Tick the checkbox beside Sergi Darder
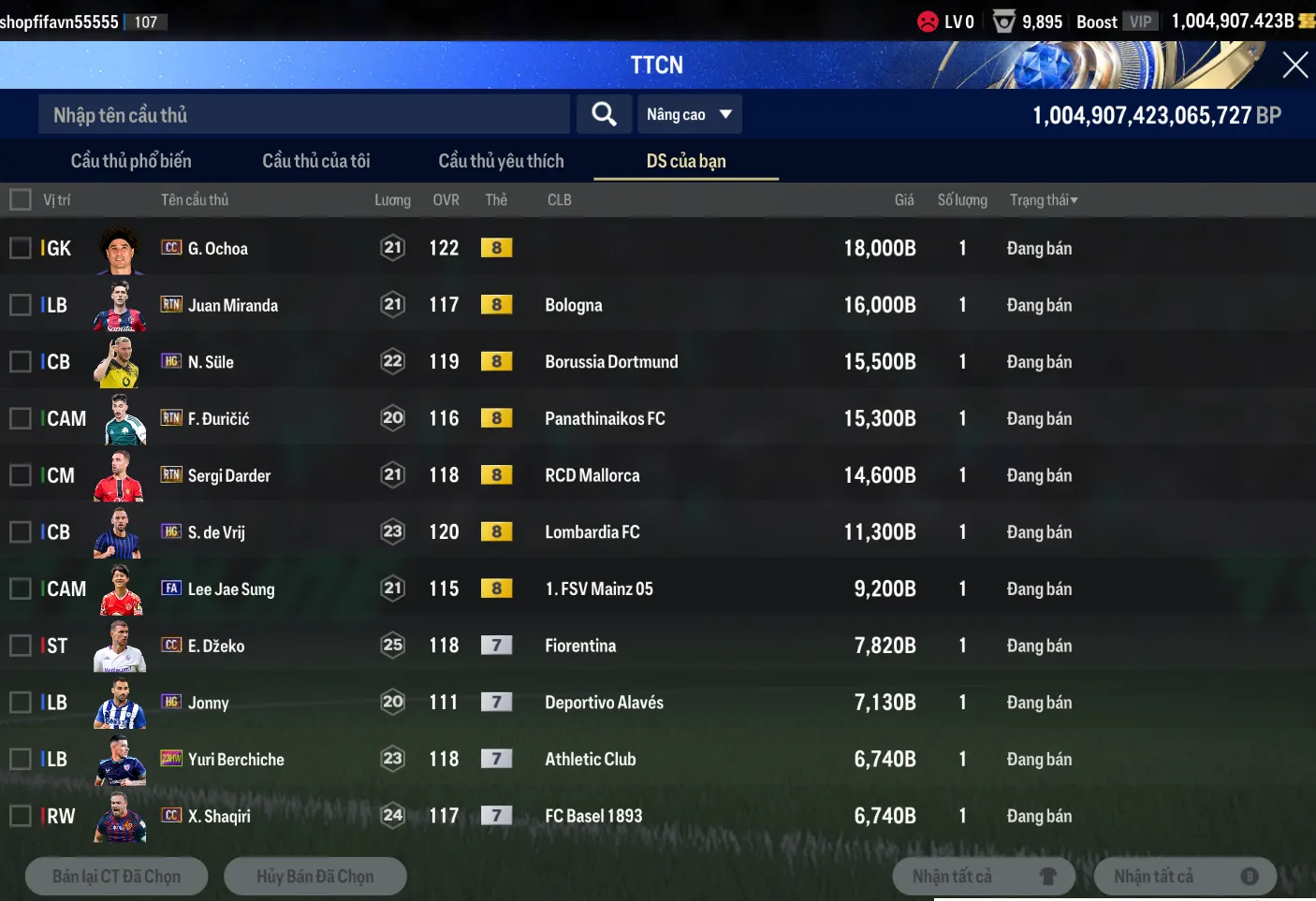Image resolution: width=1316 pixels, height=901 pixels. pyautogui.click(x=21, y=475)
